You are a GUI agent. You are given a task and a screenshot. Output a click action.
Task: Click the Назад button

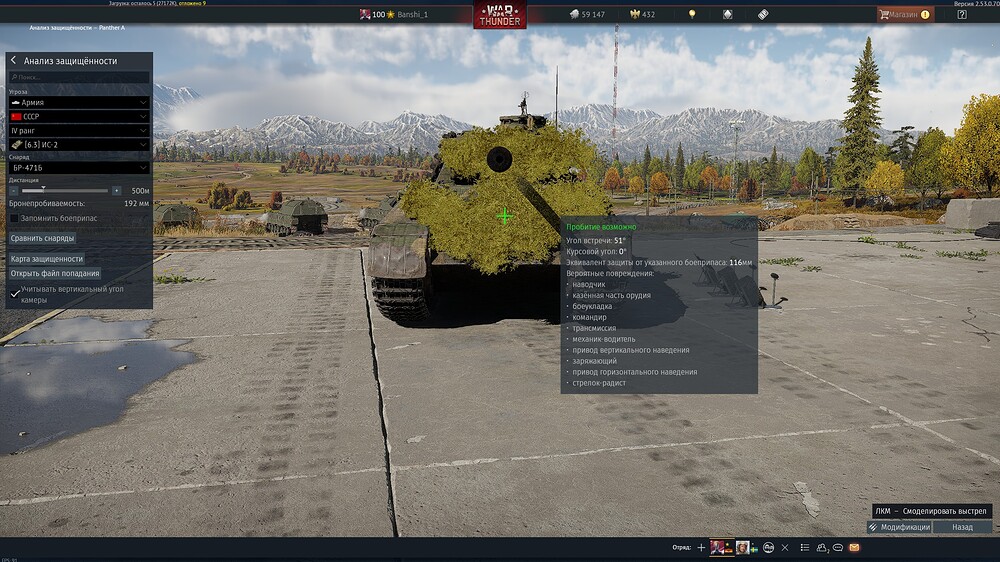[962, 527]
